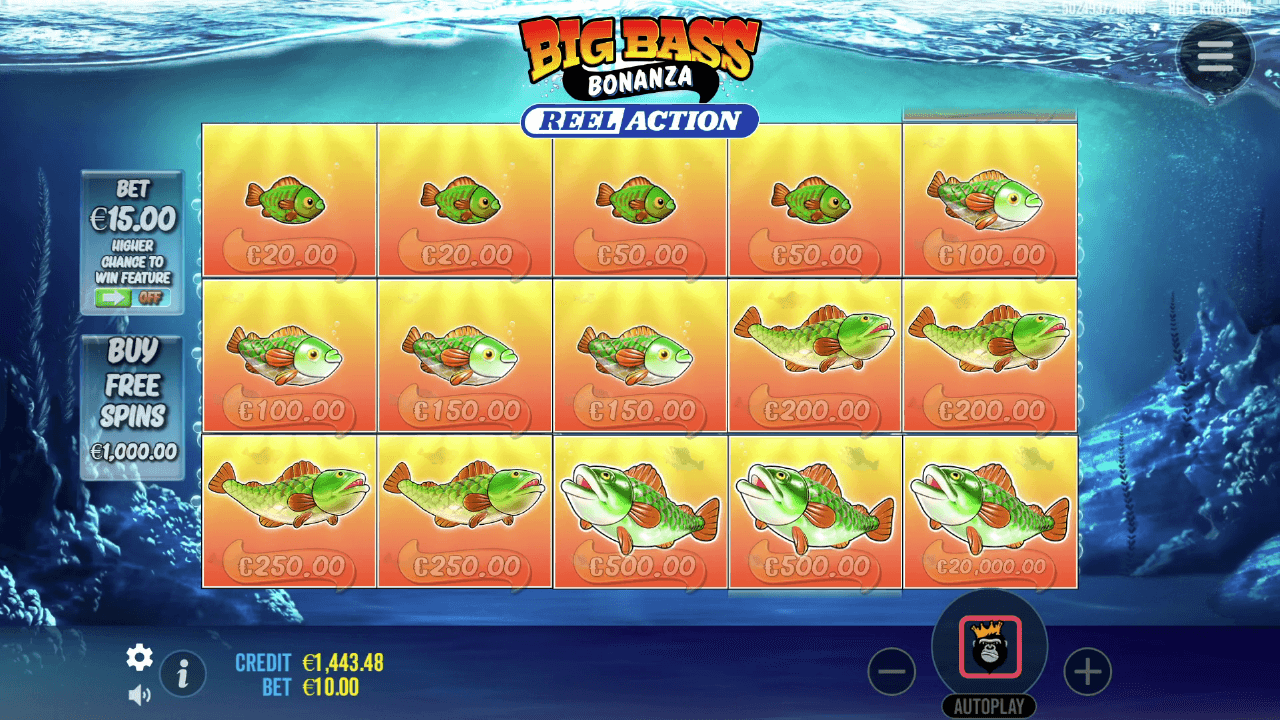
Task: Increase the bet with the plus control
Action: click(1088, 671)
